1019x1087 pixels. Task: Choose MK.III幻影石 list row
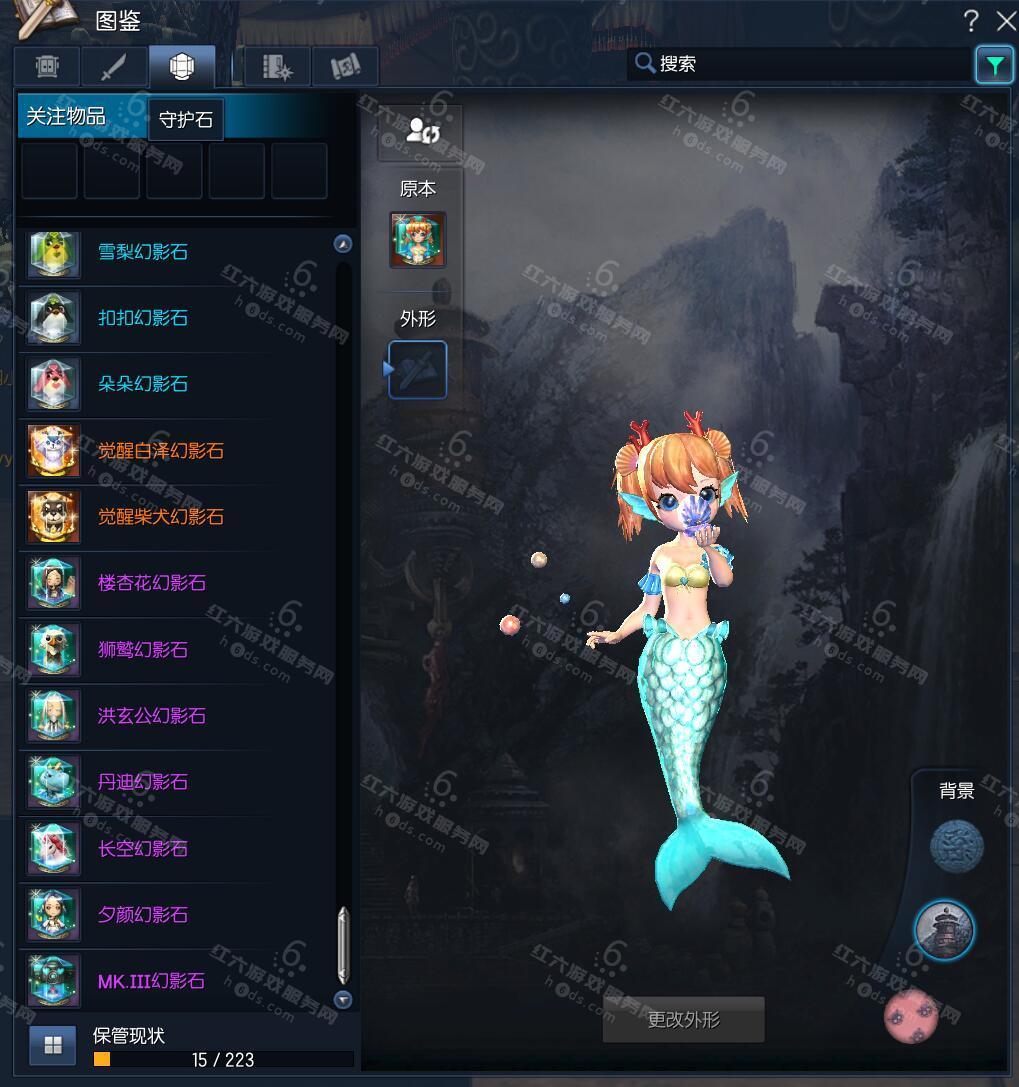pyautogui.click(x=151, y=981)
